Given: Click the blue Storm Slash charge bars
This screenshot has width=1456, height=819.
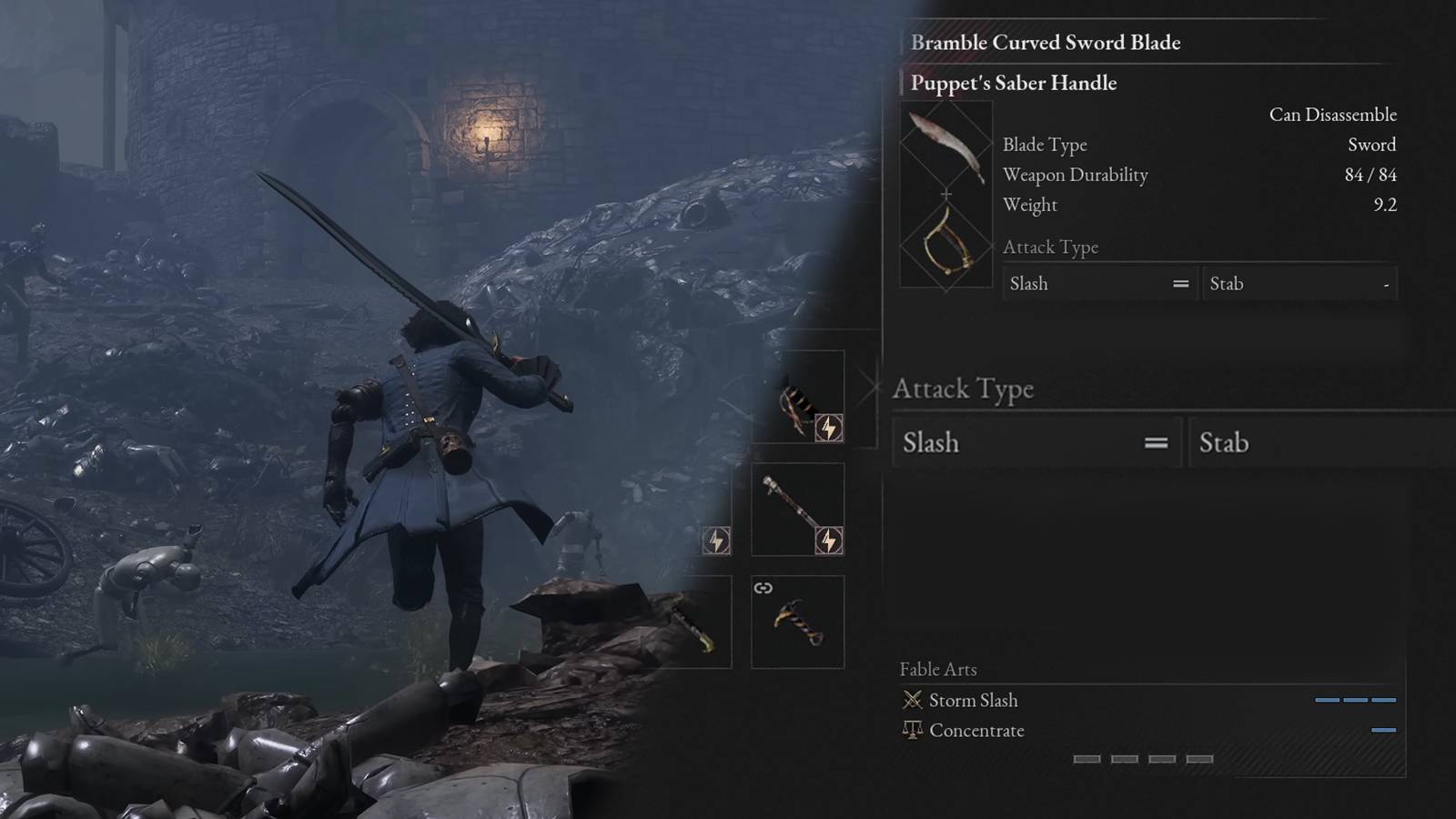Looking at the screenshot, I should point(1355,700).
